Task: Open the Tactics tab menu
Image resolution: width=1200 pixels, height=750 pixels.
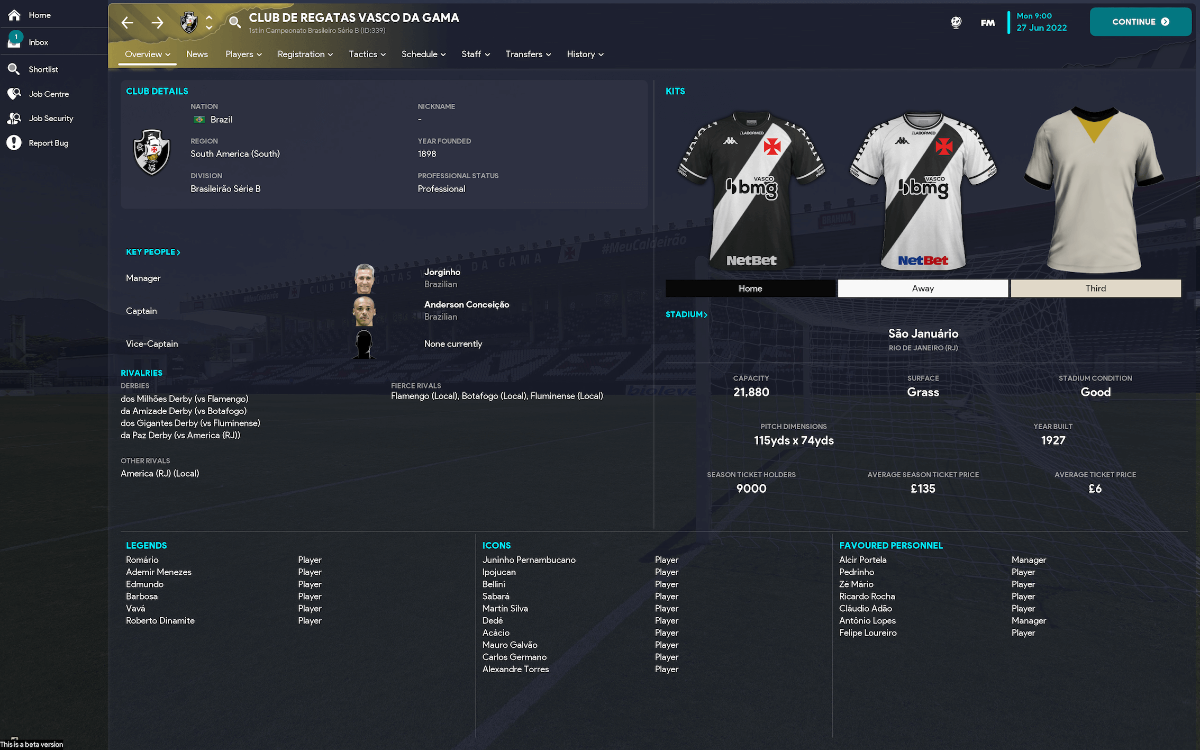Action: pos(367,55)
